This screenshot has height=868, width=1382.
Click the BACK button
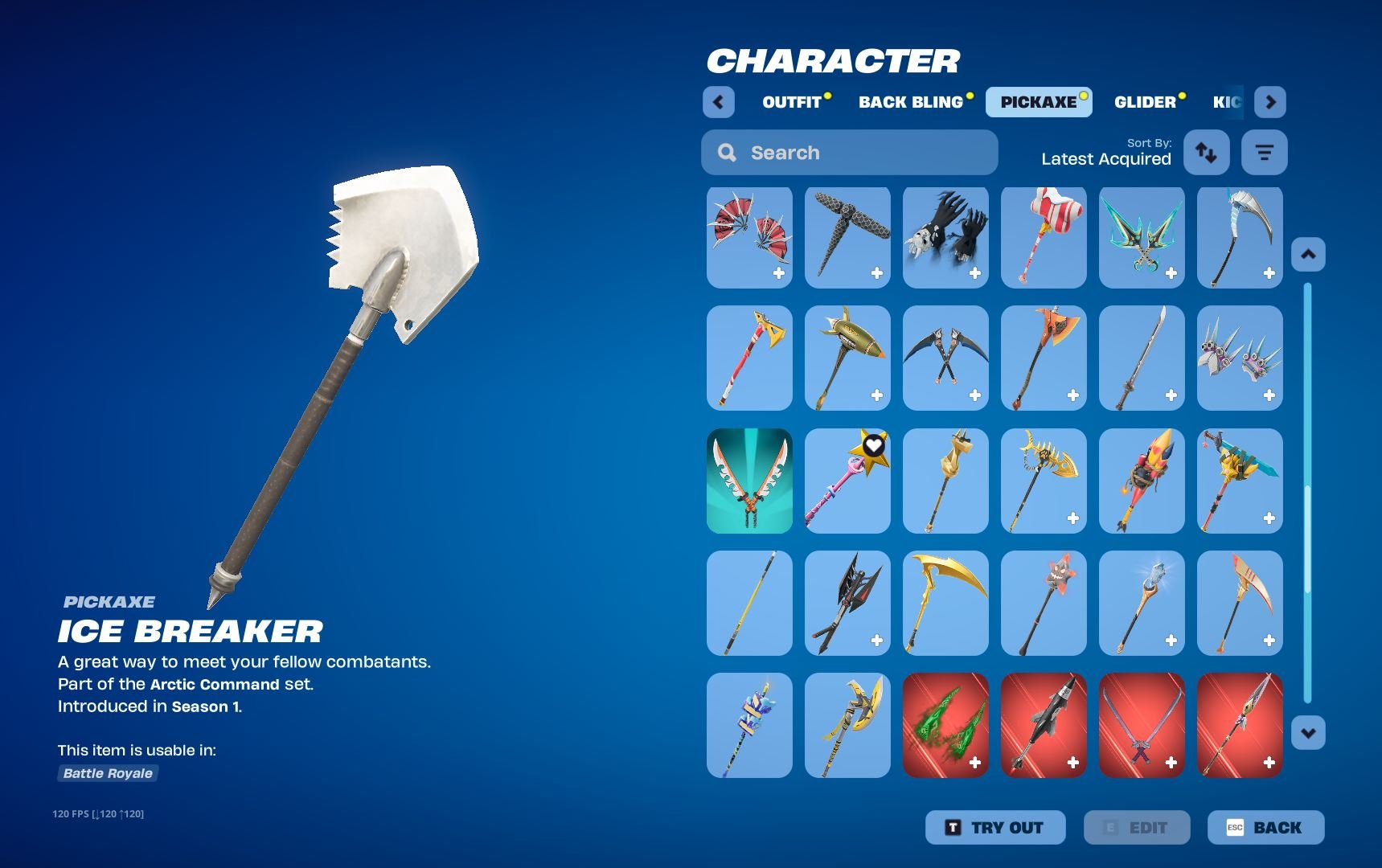pos(1266,827)
